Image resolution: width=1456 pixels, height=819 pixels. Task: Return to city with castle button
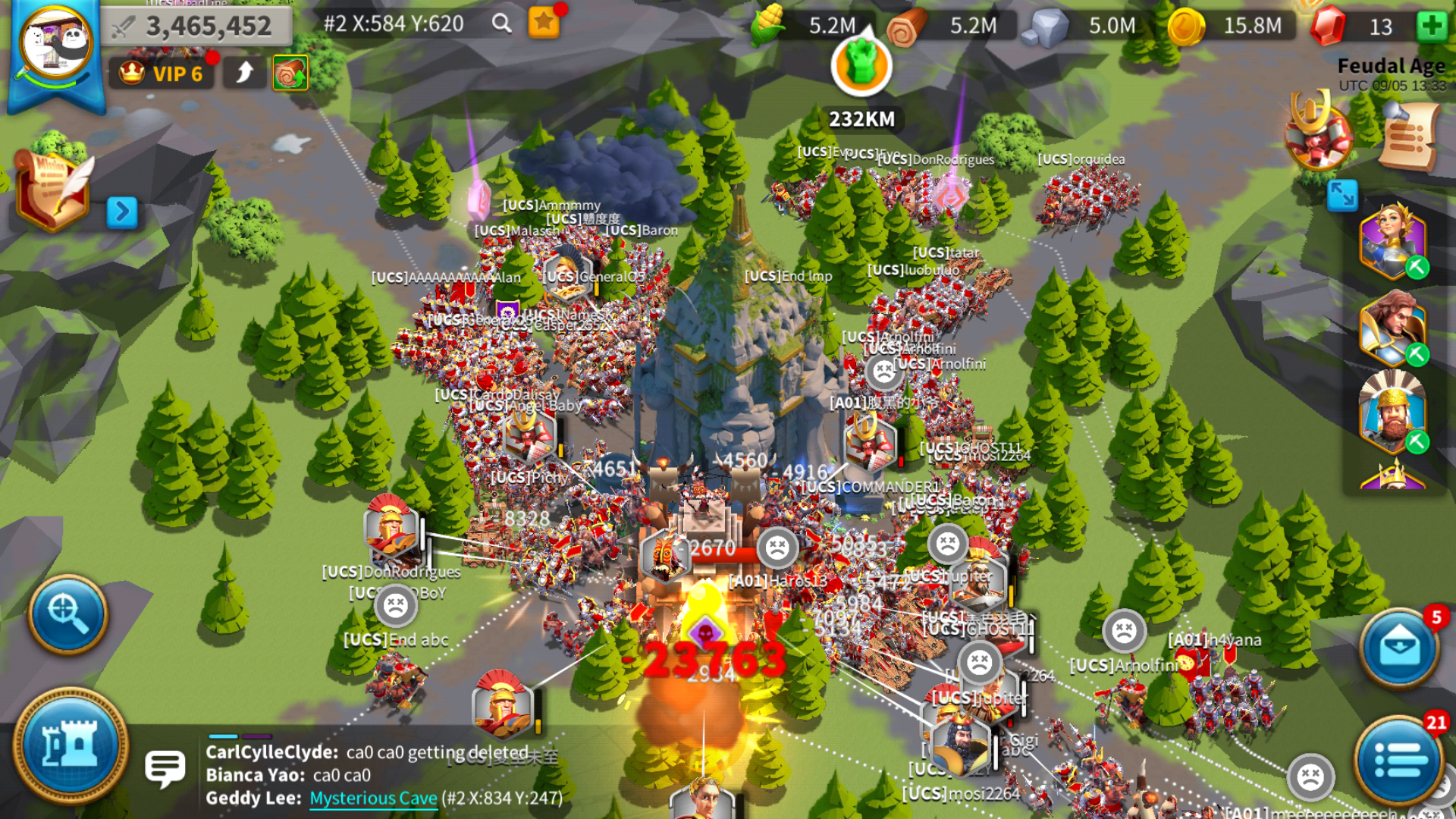click(71, 745)
